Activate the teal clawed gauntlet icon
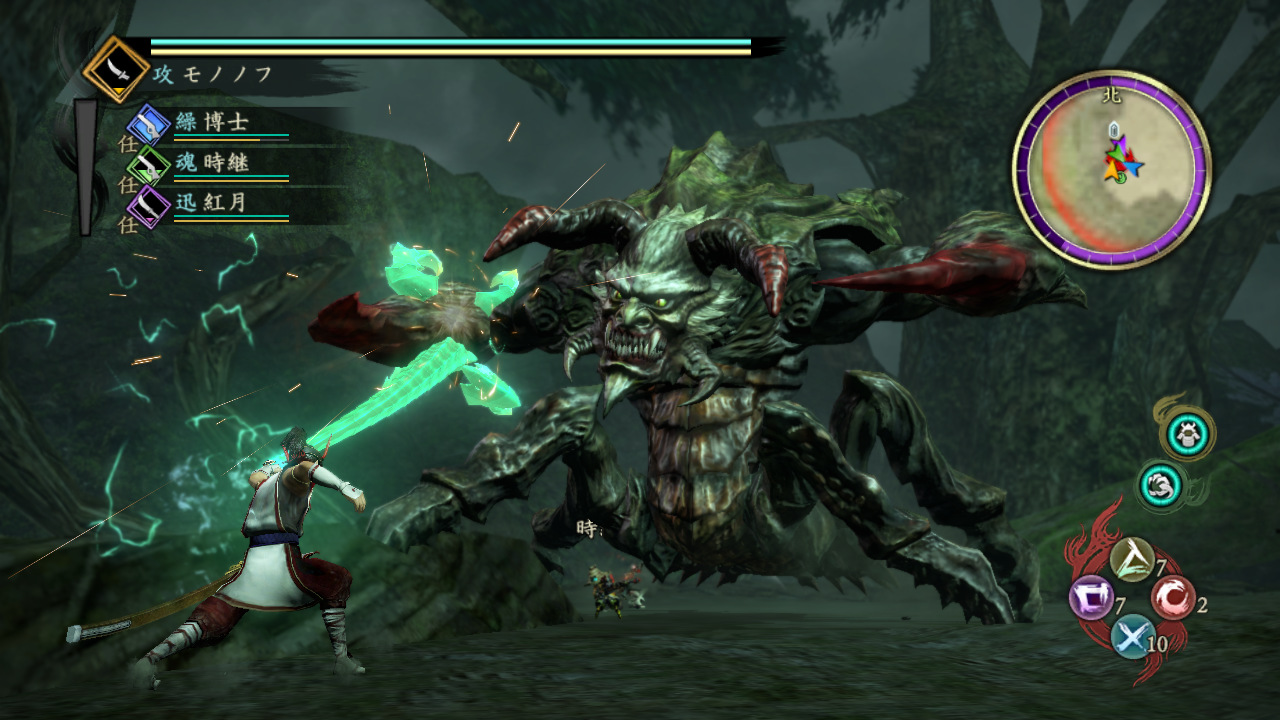 1161,485
